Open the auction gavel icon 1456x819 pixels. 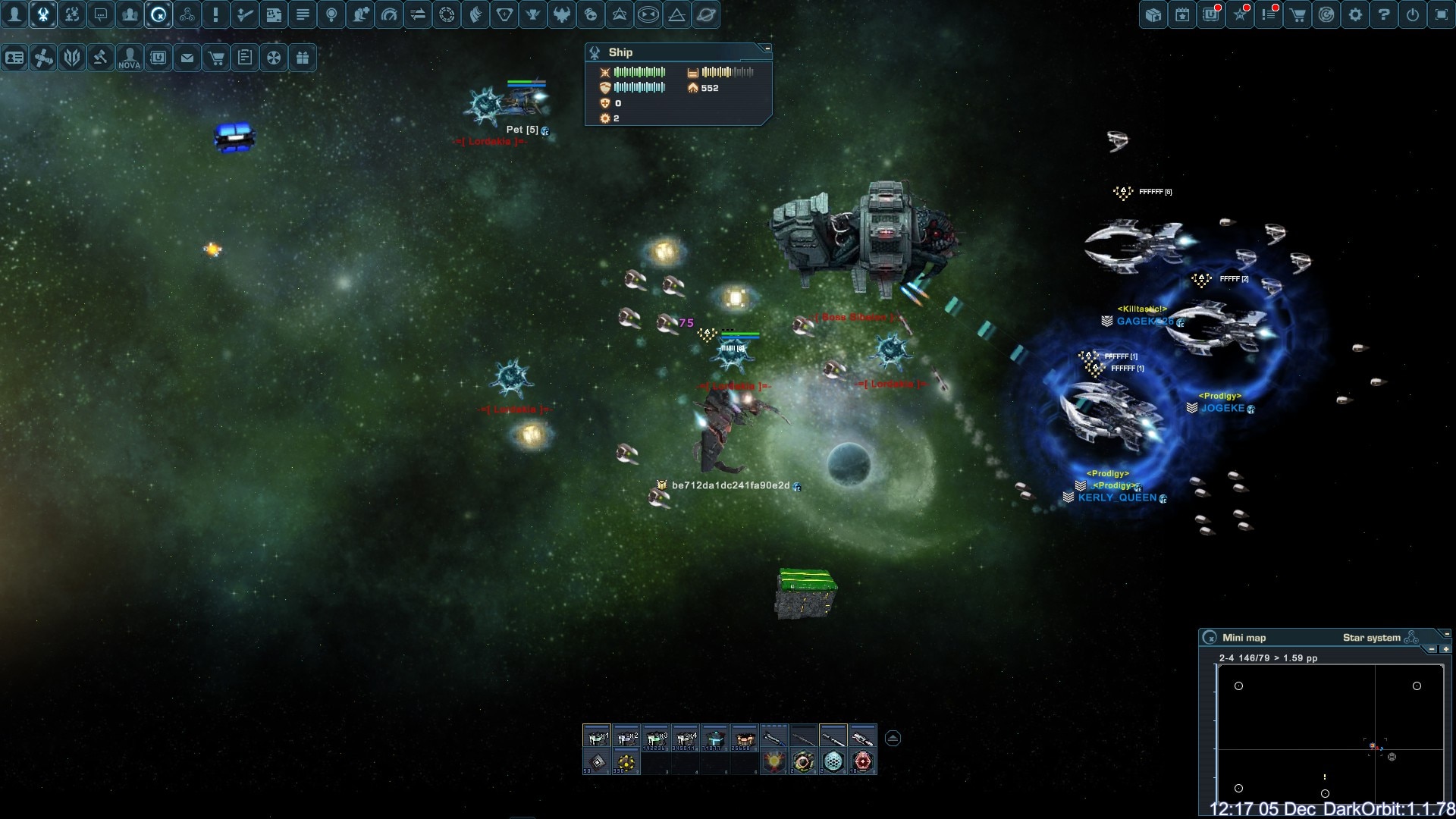click(x=101, y=58)
